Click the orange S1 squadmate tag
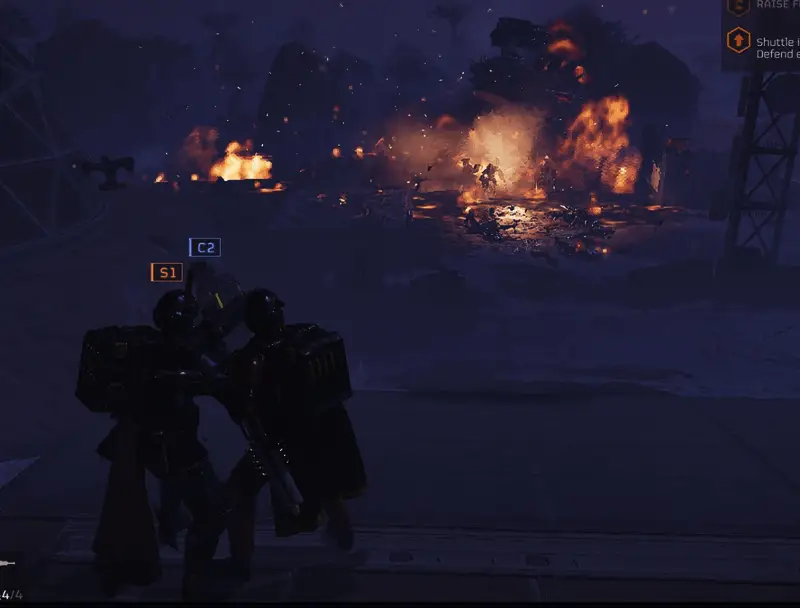The image size is (800, 608). click(x=166, y=272)
